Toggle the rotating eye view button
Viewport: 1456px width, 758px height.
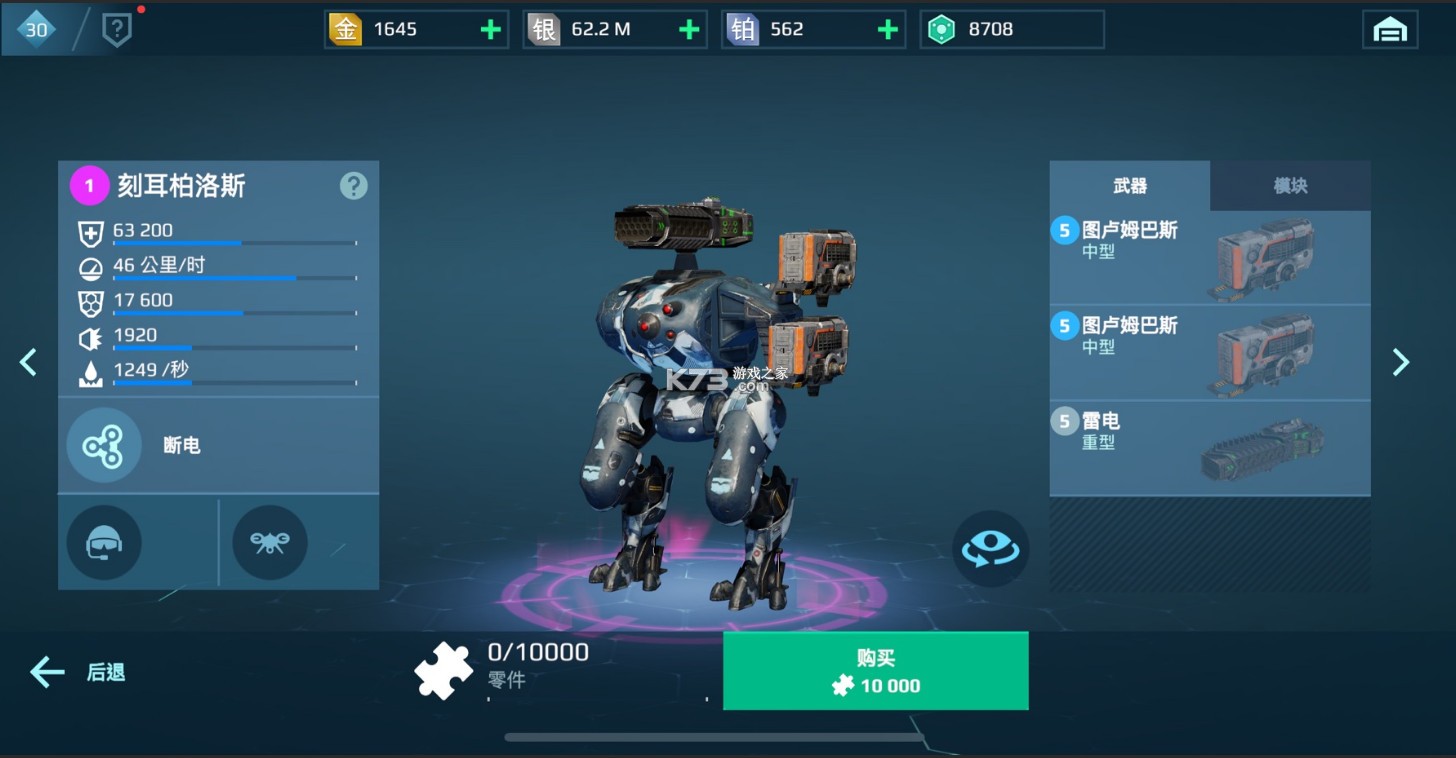coord(989,549)
